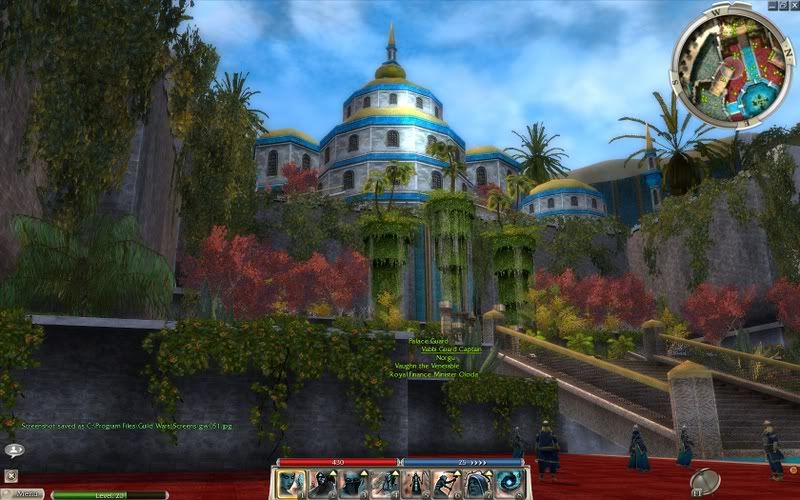Minimize the game window
Screen dimensions: 800x500
[x=771, y=5]
